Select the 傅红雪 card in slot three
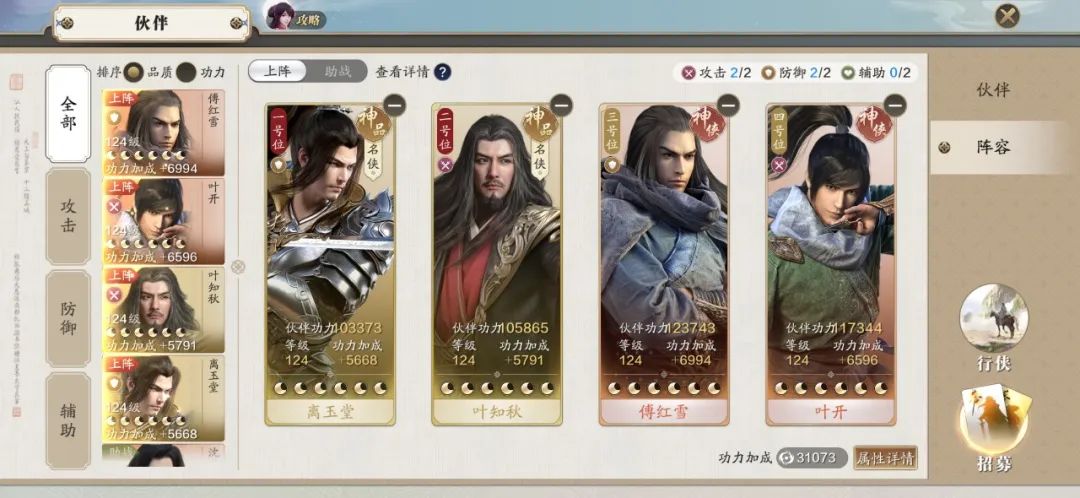The height and width of the screenshot is (498, 1080). (x=664, y=260)
